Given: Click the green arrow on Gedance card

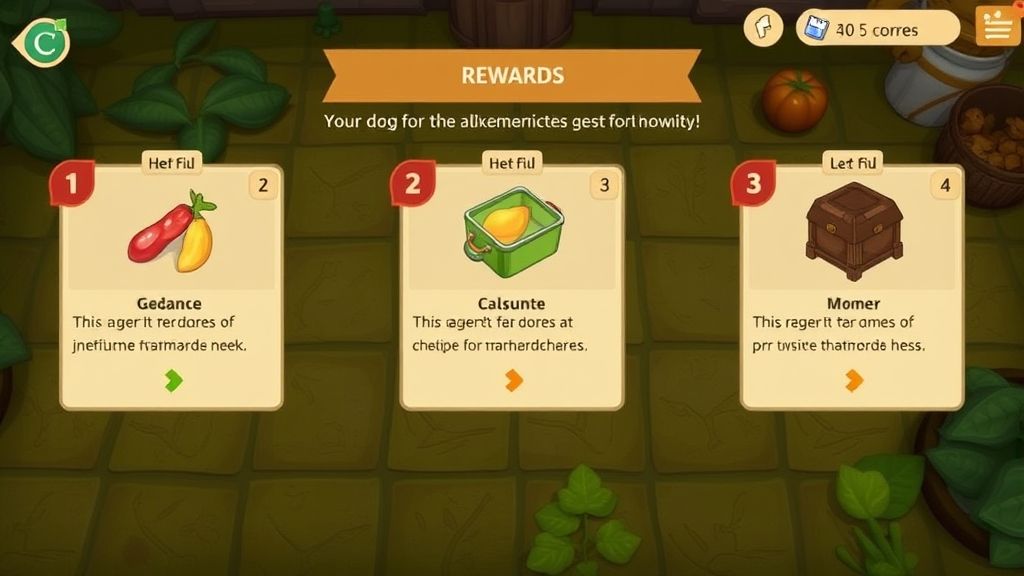Looking at the screenshot, I should pos(174,380).
